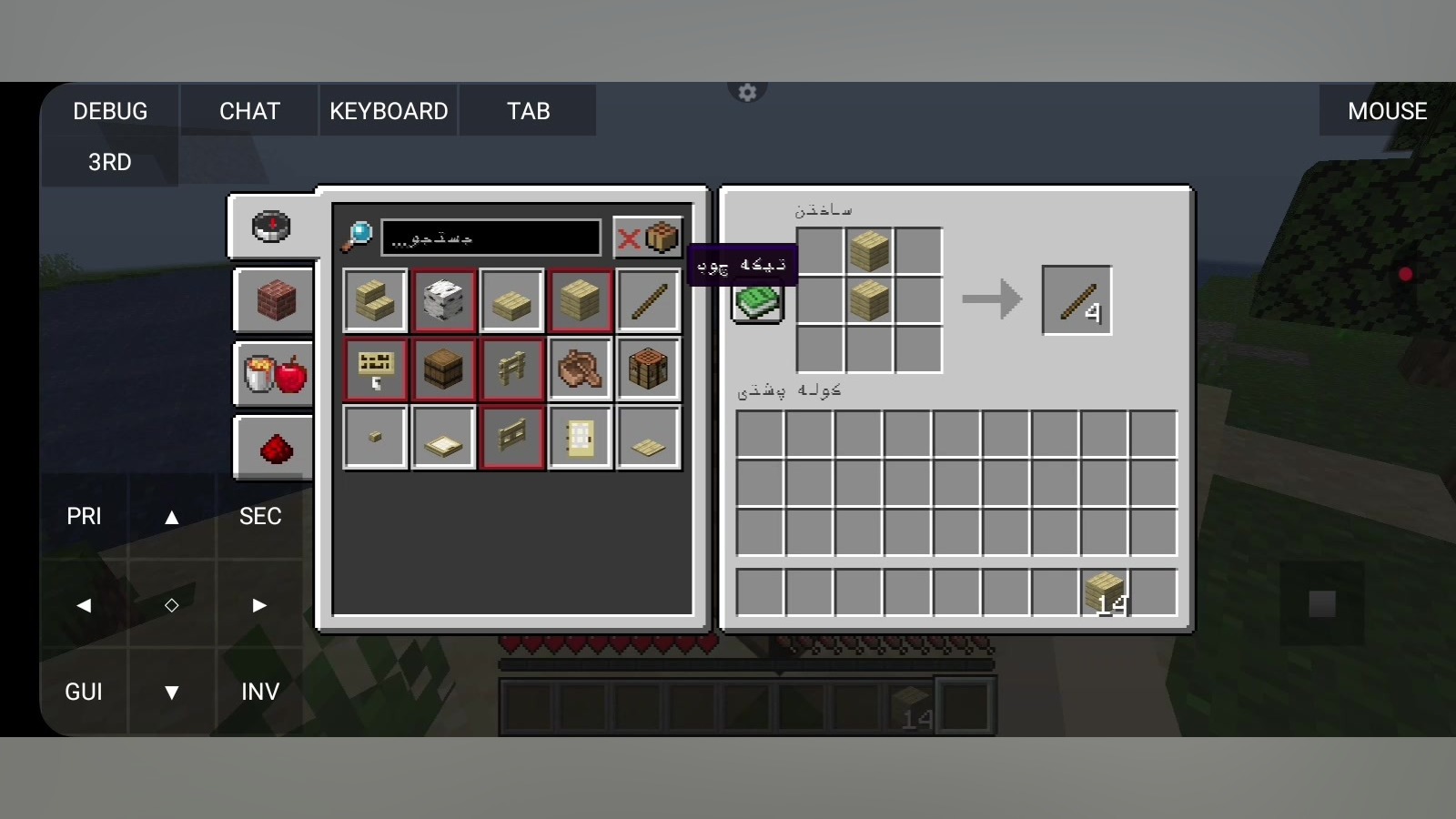Select the 14 planks stack in hotbar

click(x=1105, y=592)
